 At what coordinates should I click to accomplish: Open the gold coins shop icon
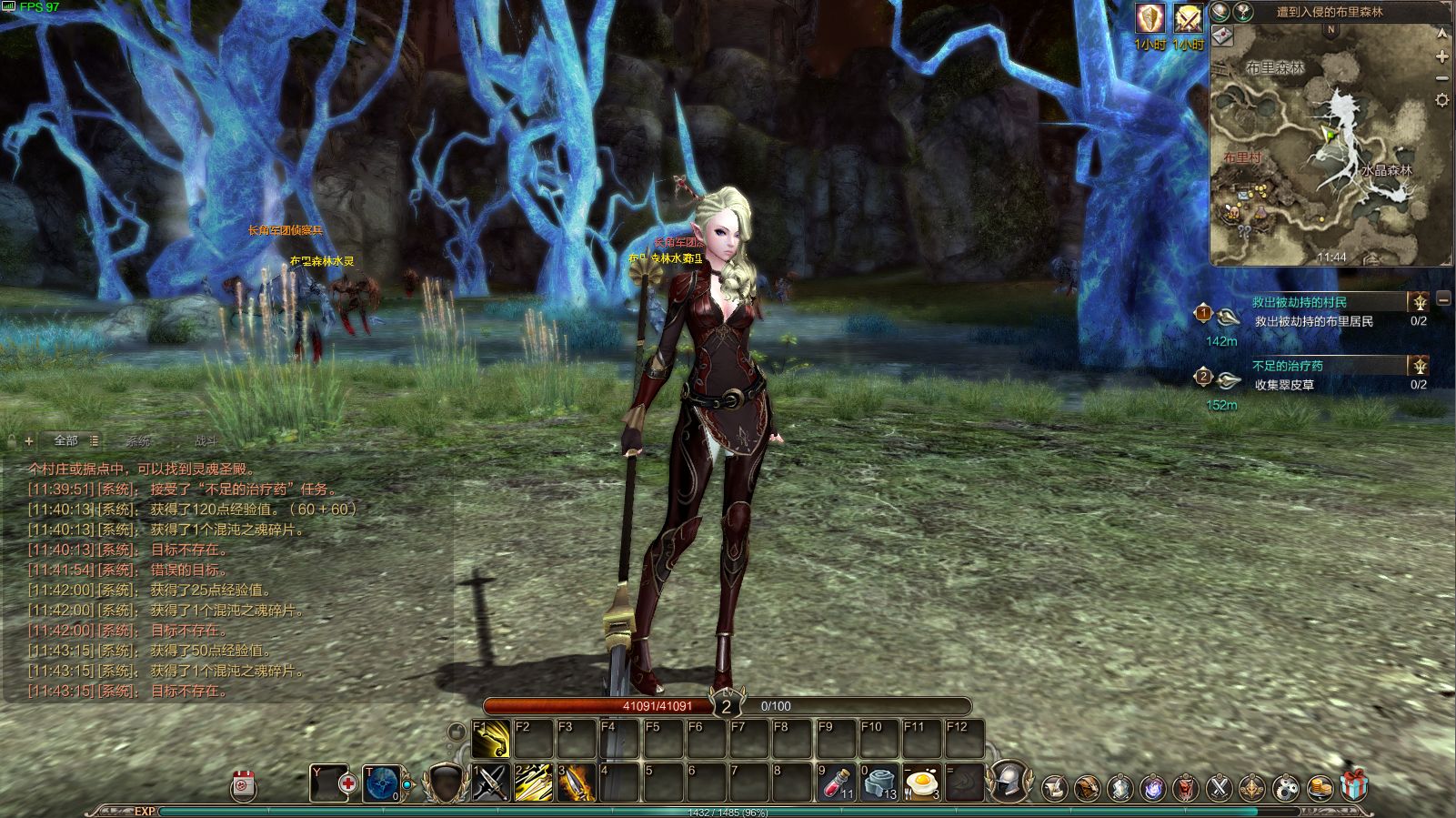(1320, 786)
